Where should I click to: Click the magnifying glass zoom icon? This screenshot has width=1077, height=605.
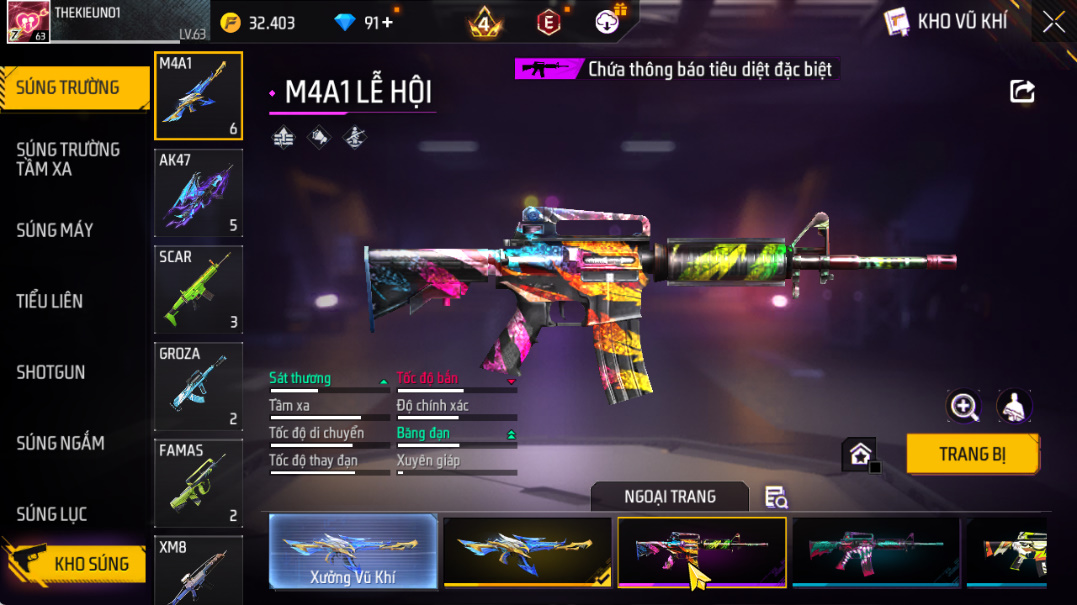click(964, 406)
